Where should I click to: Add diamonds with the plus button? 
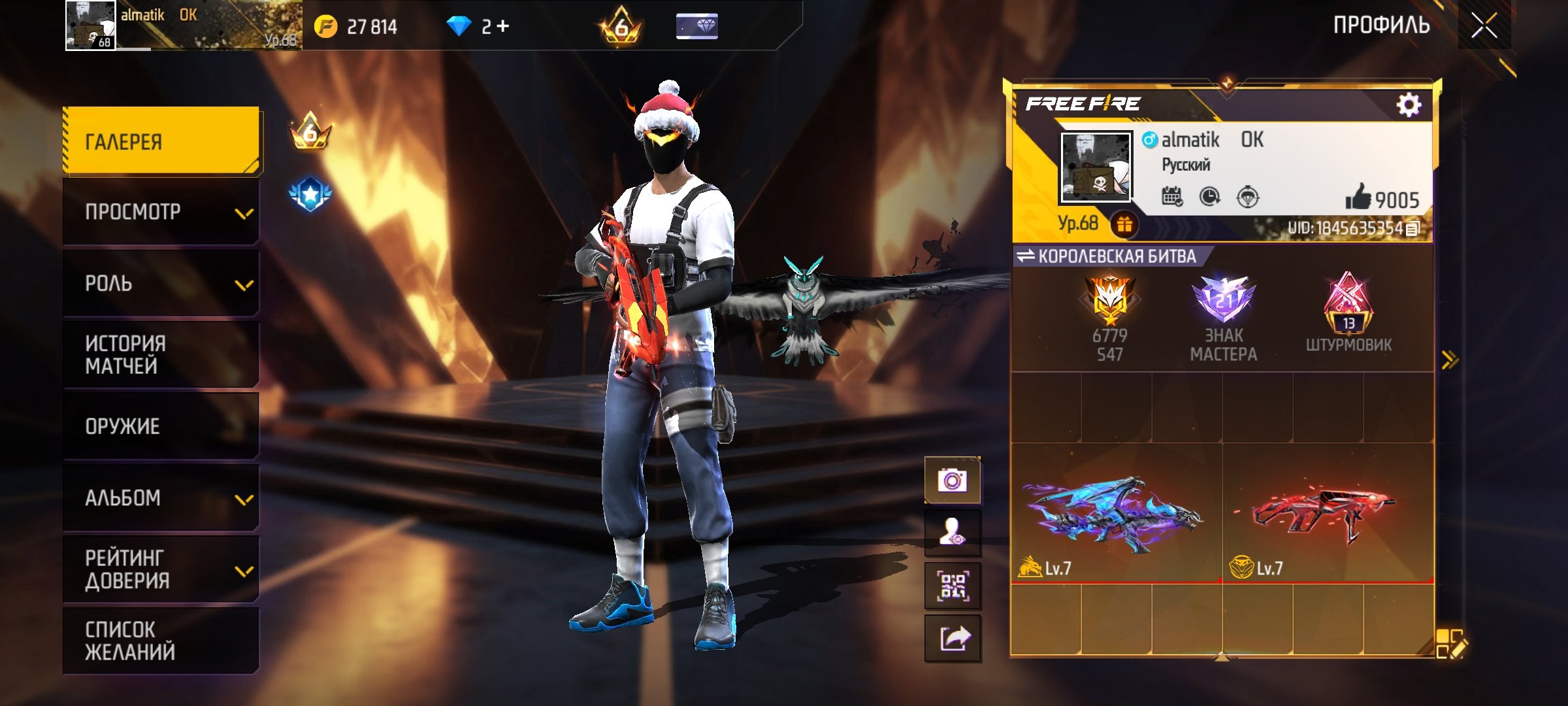pos(502,26)
